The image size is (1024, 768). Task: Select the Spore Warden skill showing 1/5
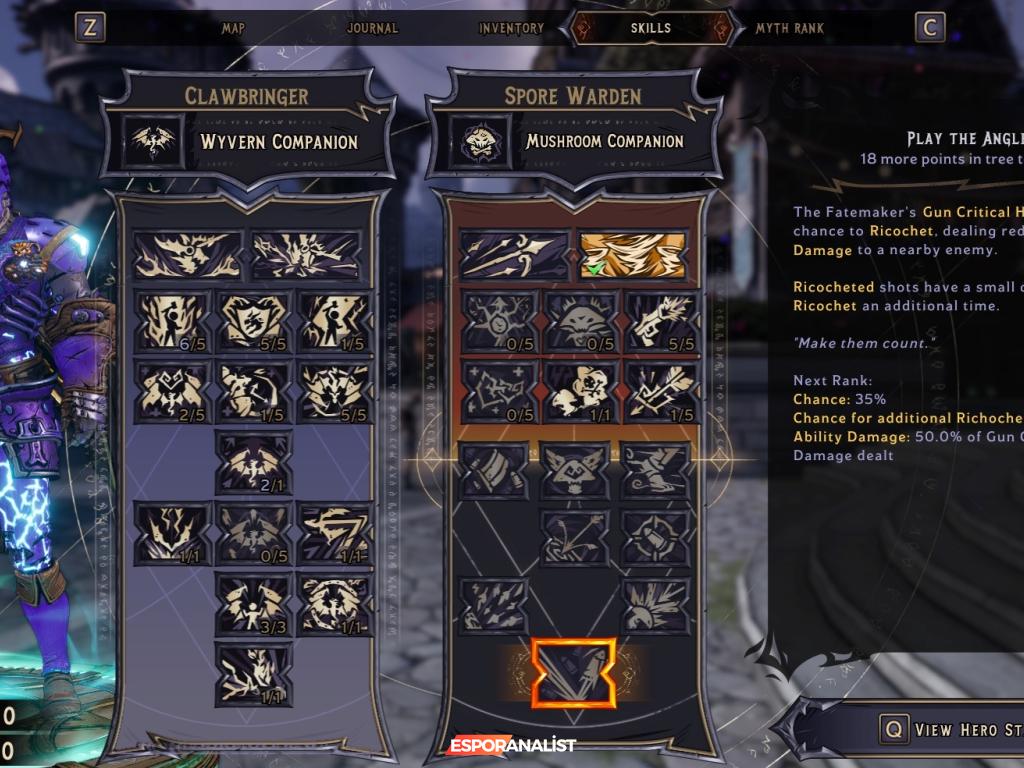pos(658,392)
